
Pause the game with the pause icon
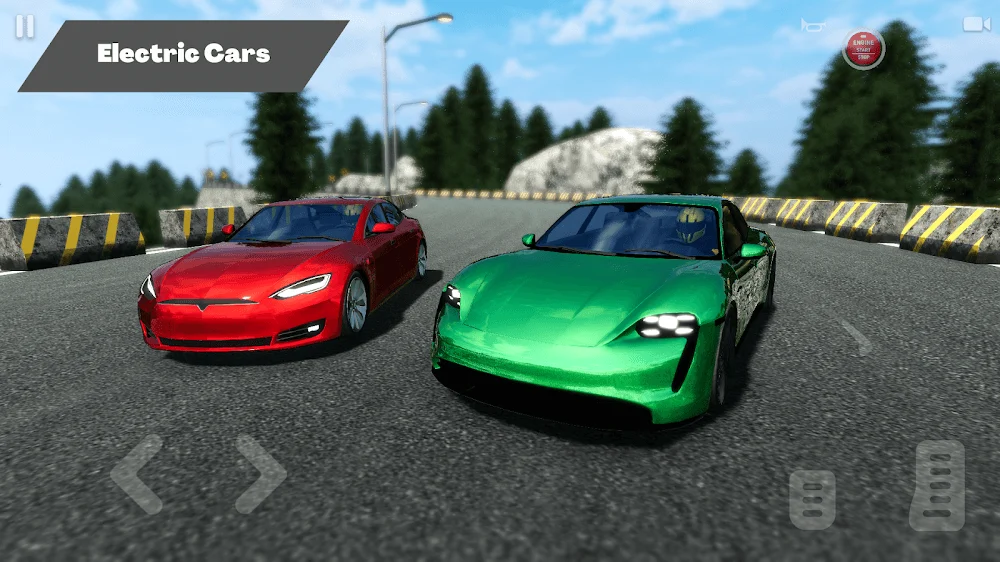point(24,27)
